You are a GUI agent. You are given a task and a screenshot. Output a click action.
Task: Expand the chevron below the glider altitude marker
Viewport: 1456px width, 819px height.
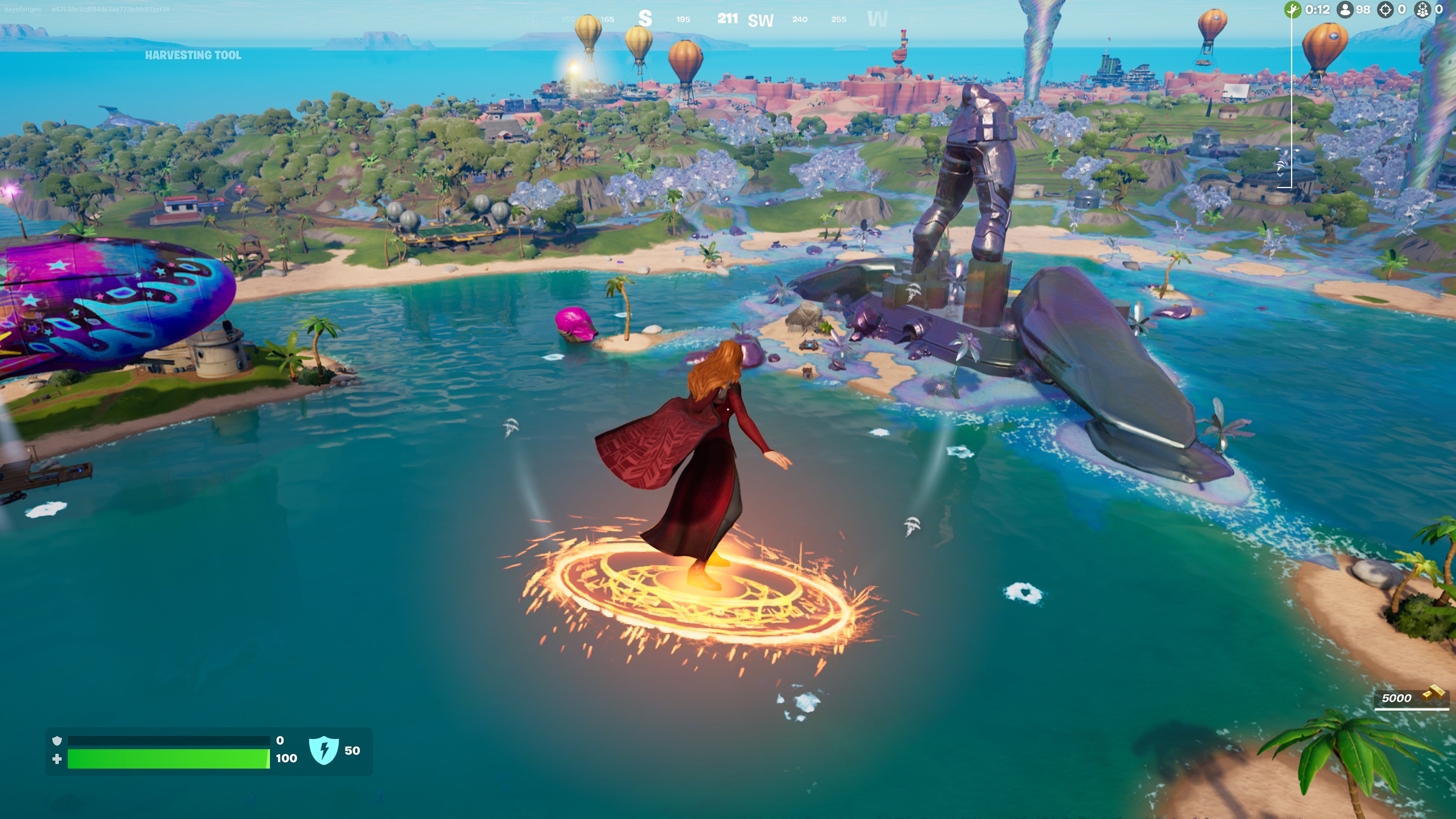pos(1280,176)
